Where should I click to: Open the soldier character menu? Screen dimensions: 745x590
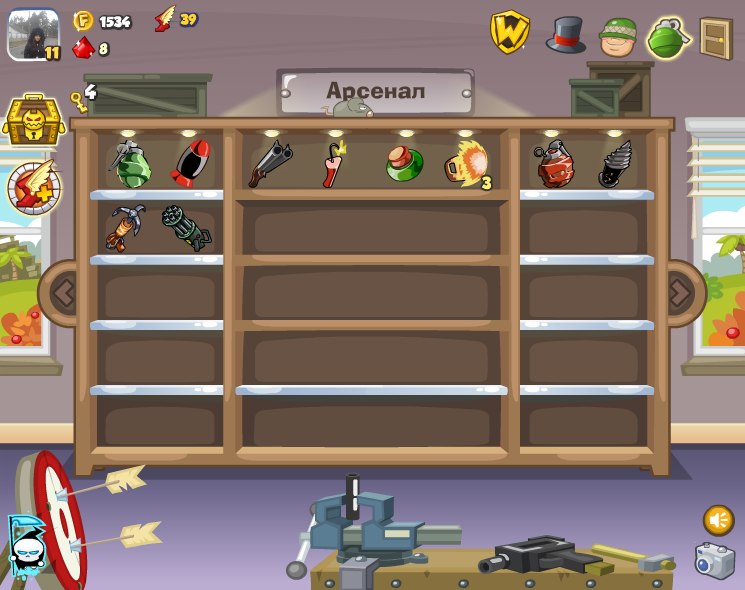coord(618,37)
